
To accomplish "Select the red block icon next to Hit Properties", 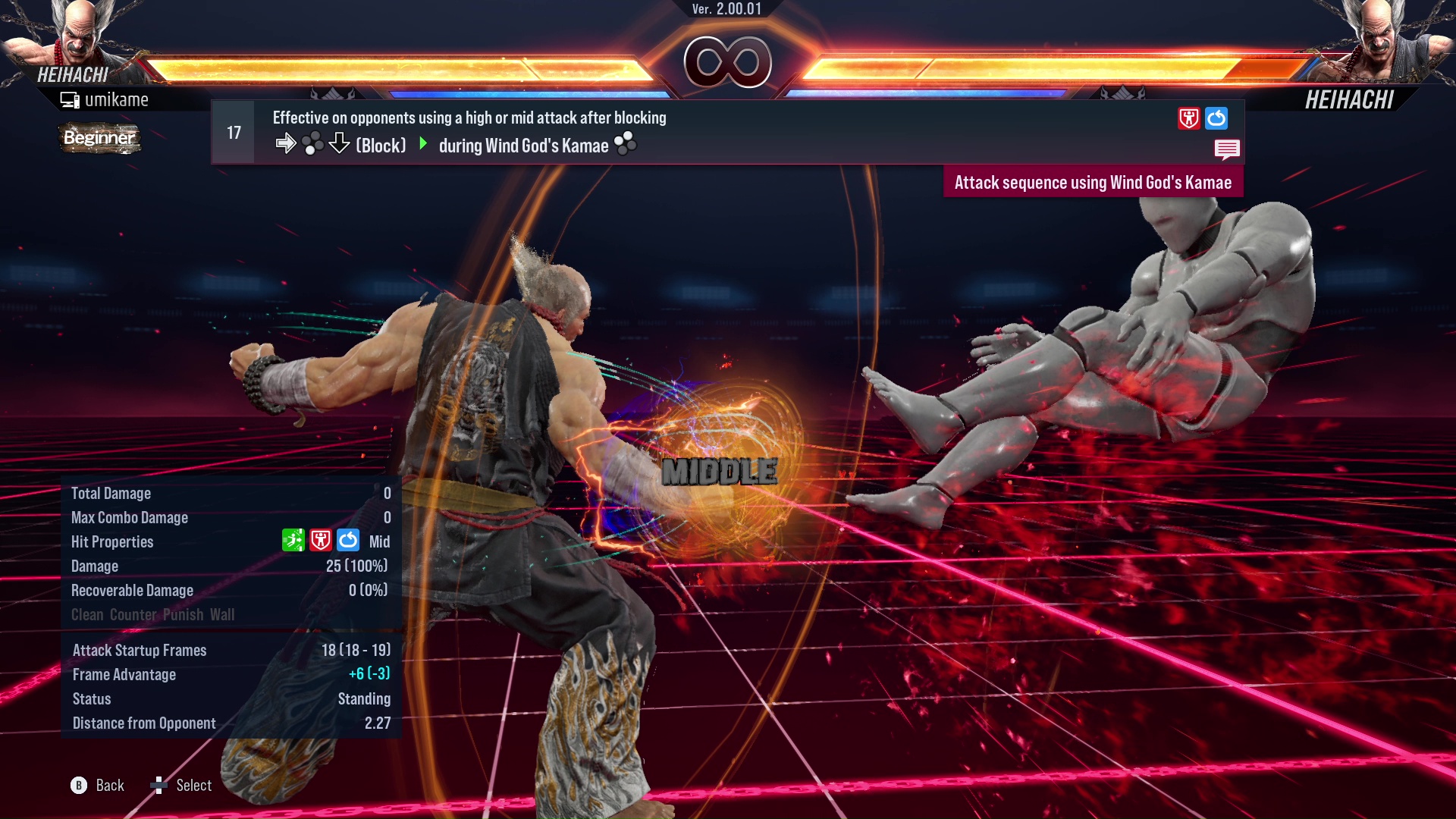I will point(321,541).
